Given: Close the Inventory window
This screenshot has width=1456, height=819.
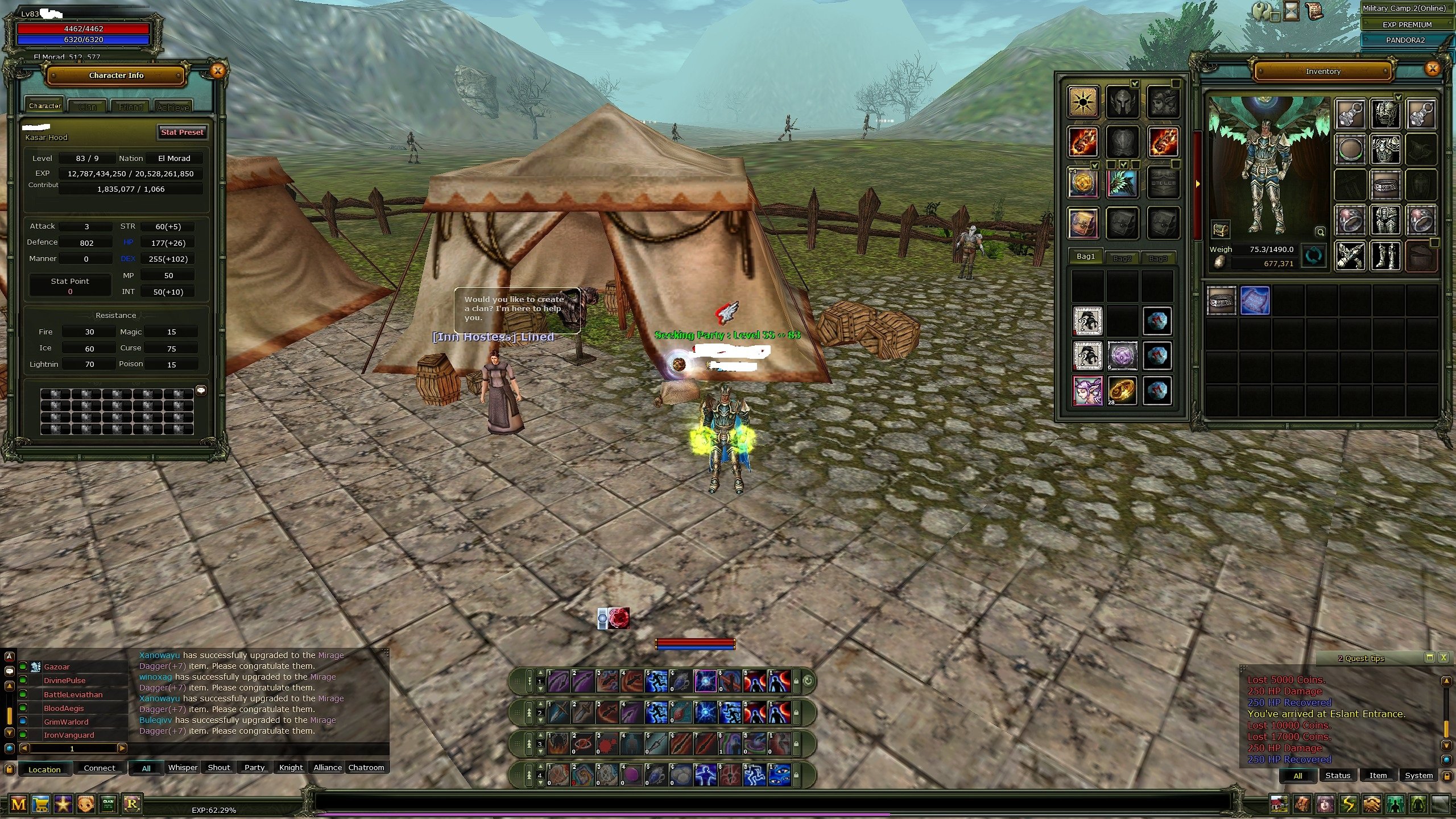Looking at the screenshot, I should (x=1432, y=69).
